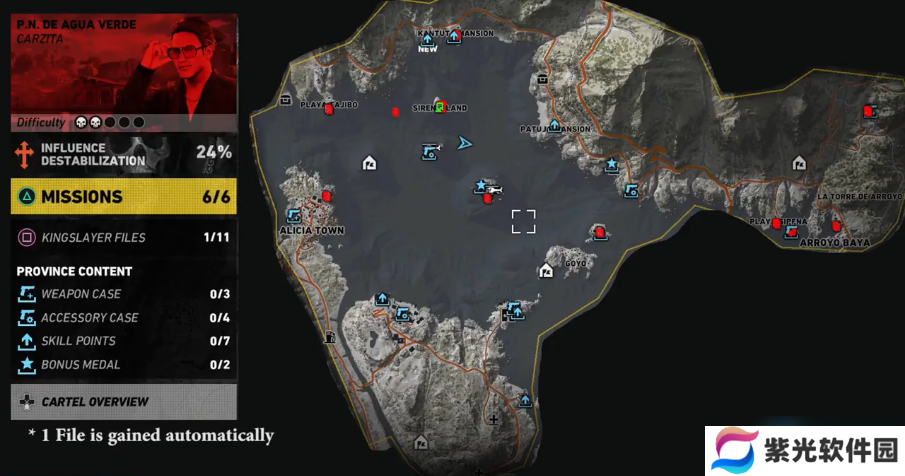Click the fuel pump marker on the coast road
The width and height of the screenshot is (905, 476).
(328, 338)
